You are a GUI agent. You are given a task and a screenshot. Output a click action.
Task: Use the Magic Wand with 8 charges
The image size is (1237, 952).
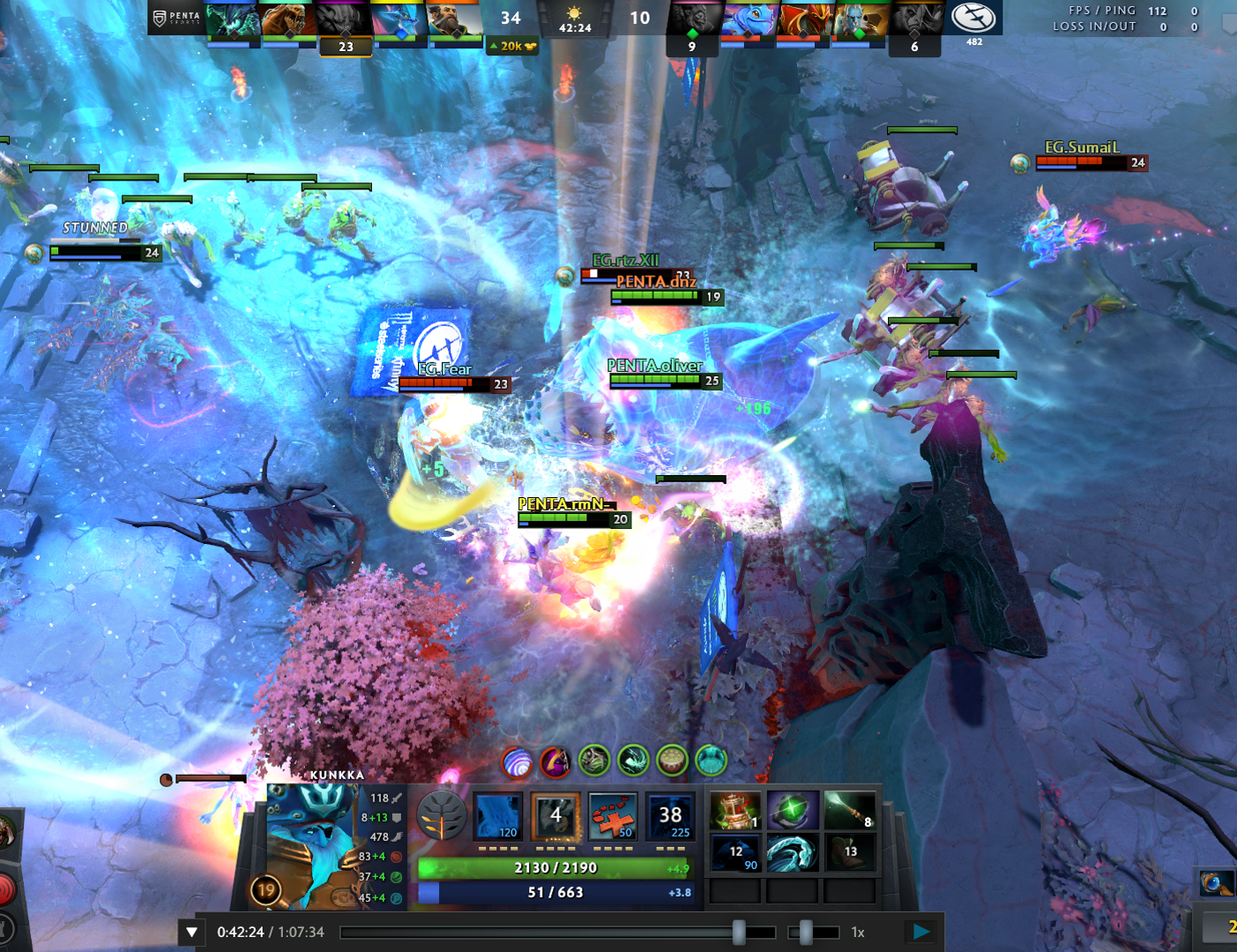(x=849, y=810)
